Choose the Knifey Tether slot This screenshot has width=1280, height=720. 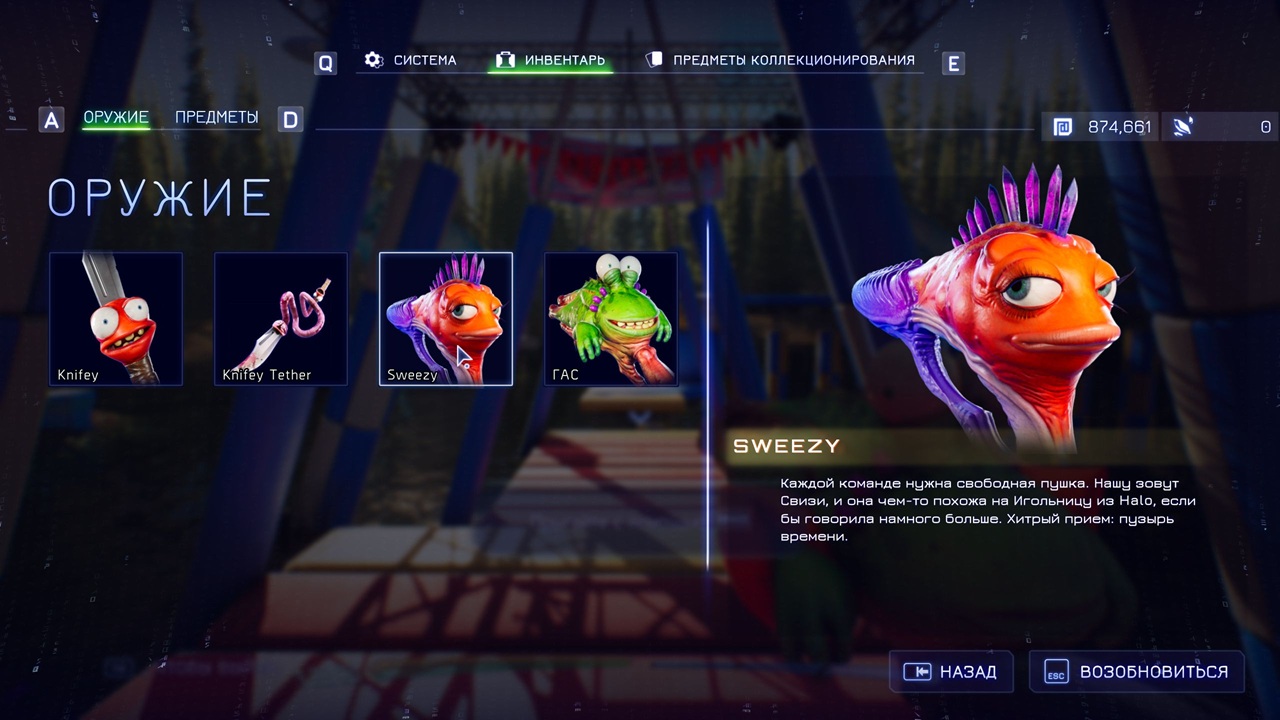tap(281, 319)
